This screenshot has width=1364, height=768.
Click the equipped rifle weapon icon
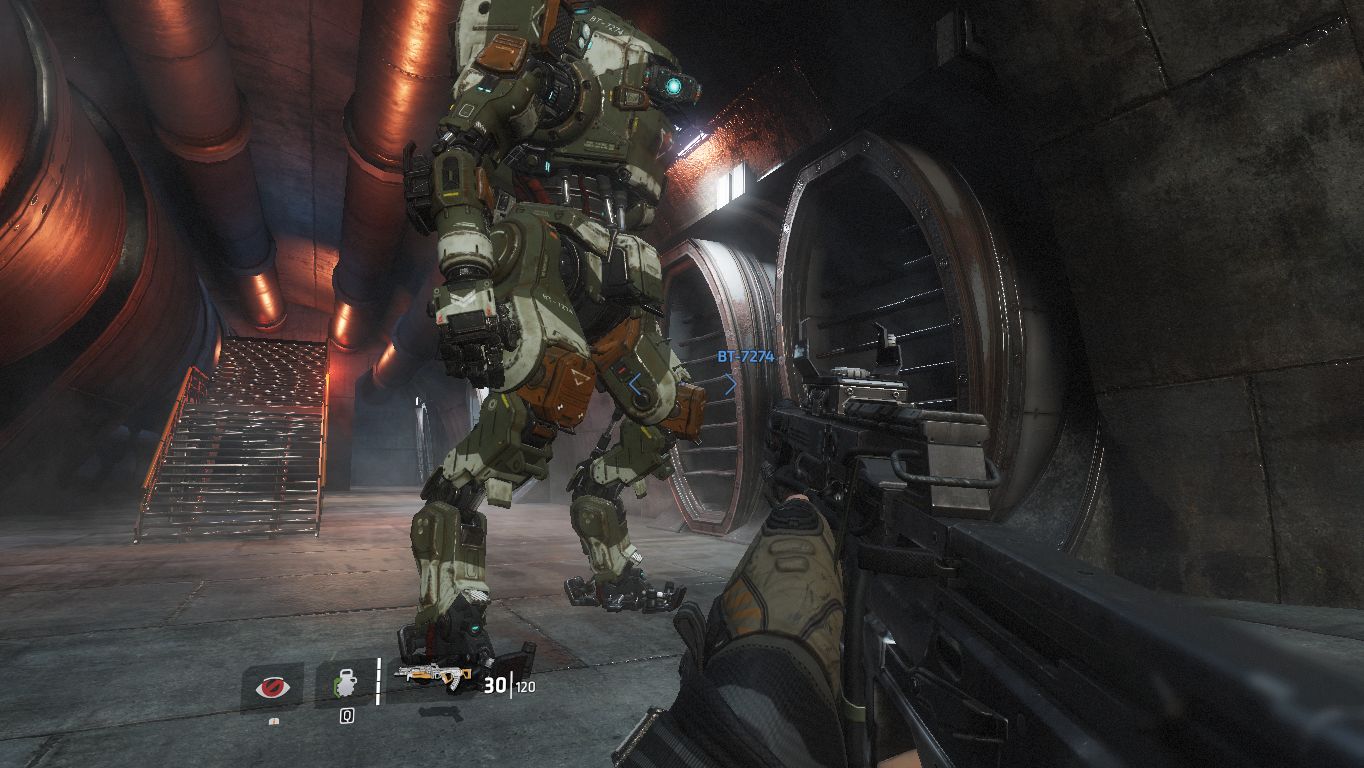432,677
